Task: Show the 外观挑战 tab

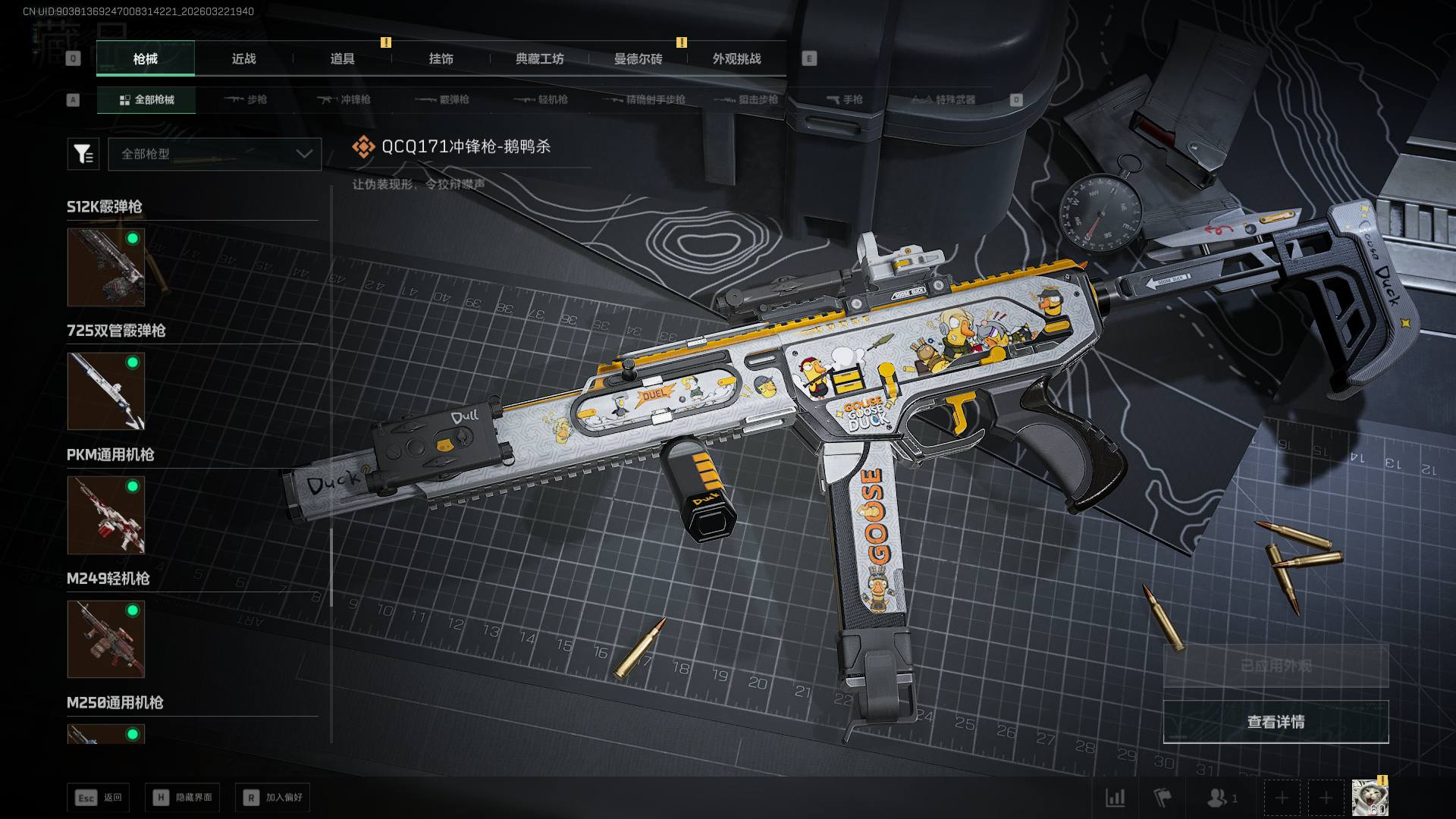Action: pyautogui.click(x=736, y=58)
